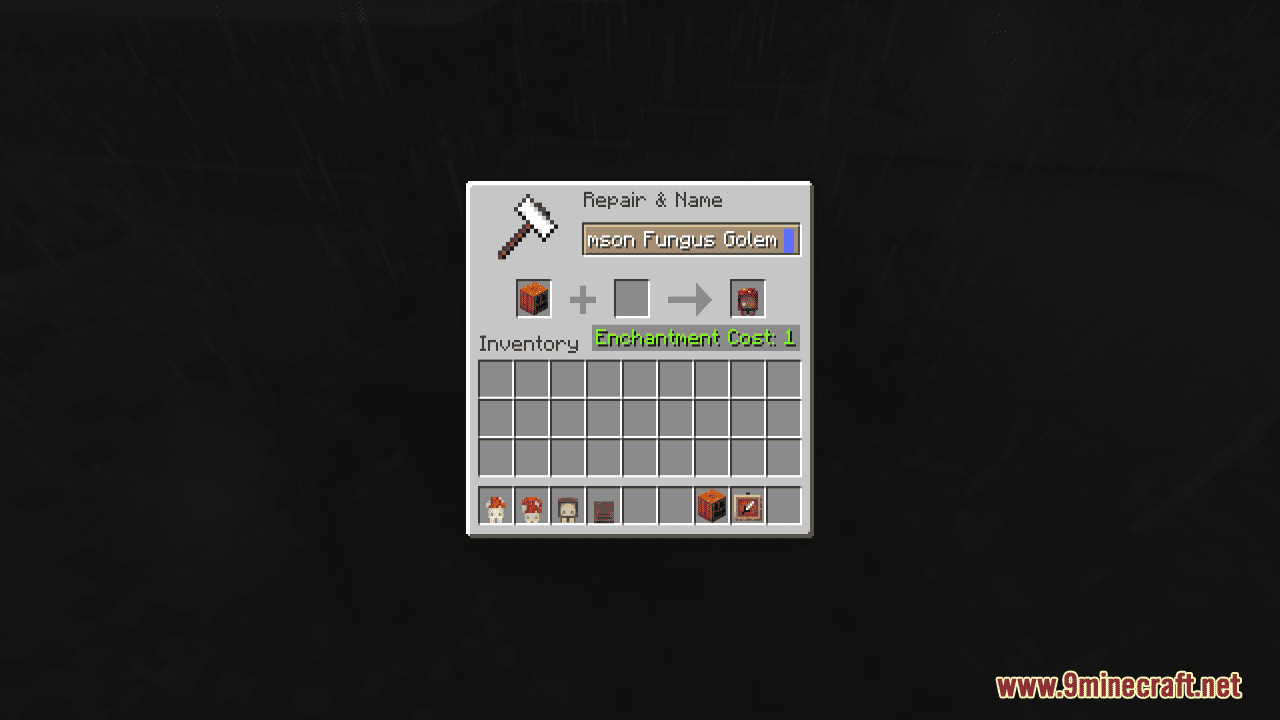Click the framed sword item in the hotbar
The width and height of the screenshot is (1280, 720).
[x=748, y=506]
